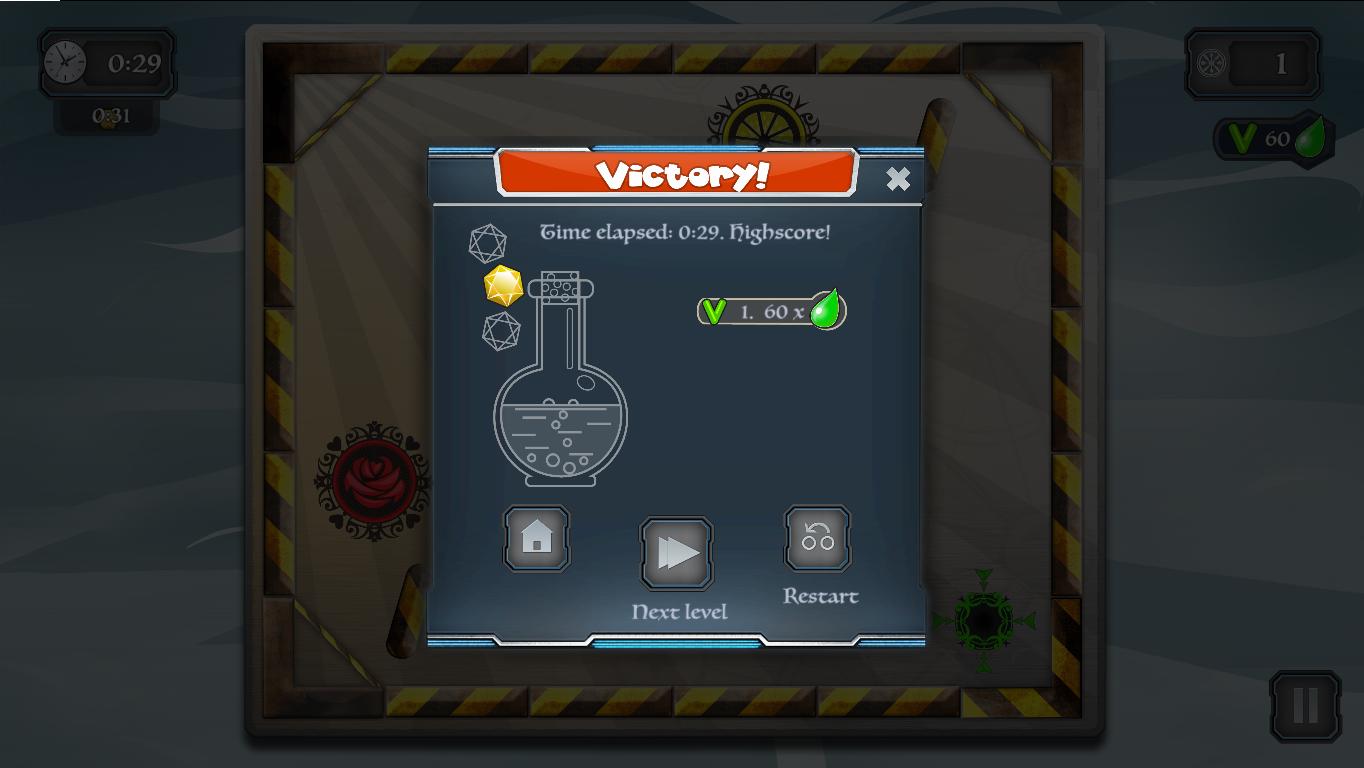The image size is (1364, 768).
Task: Click the circular Restart arrow icon
Action: click(x=817, y=539)
